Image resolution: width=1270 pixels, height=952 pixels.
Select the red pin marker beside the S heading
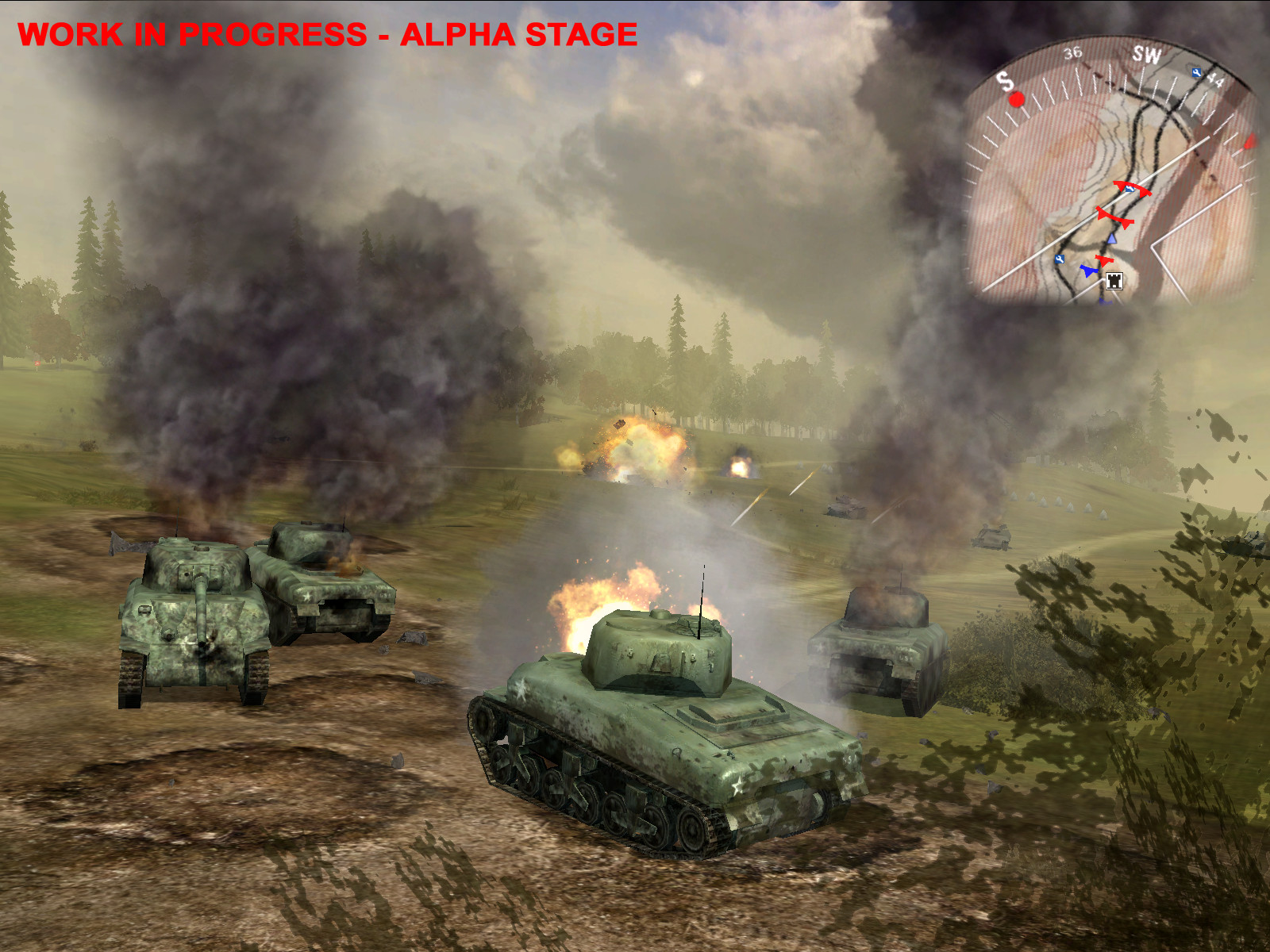(1017, 100)
